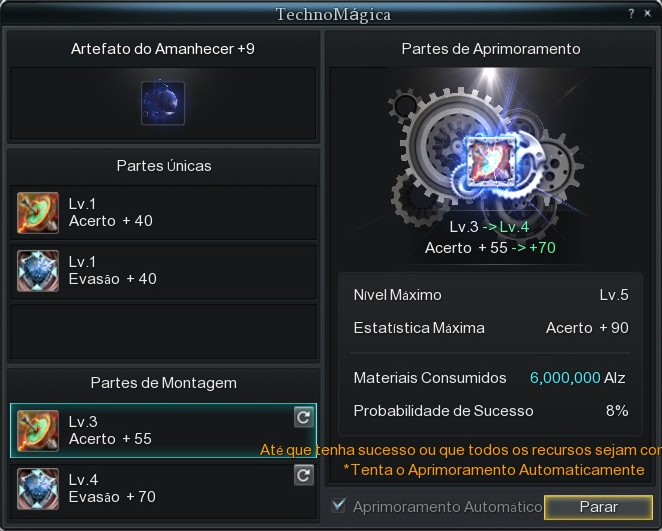Close the TechnoMágica window

coord(647,14)
